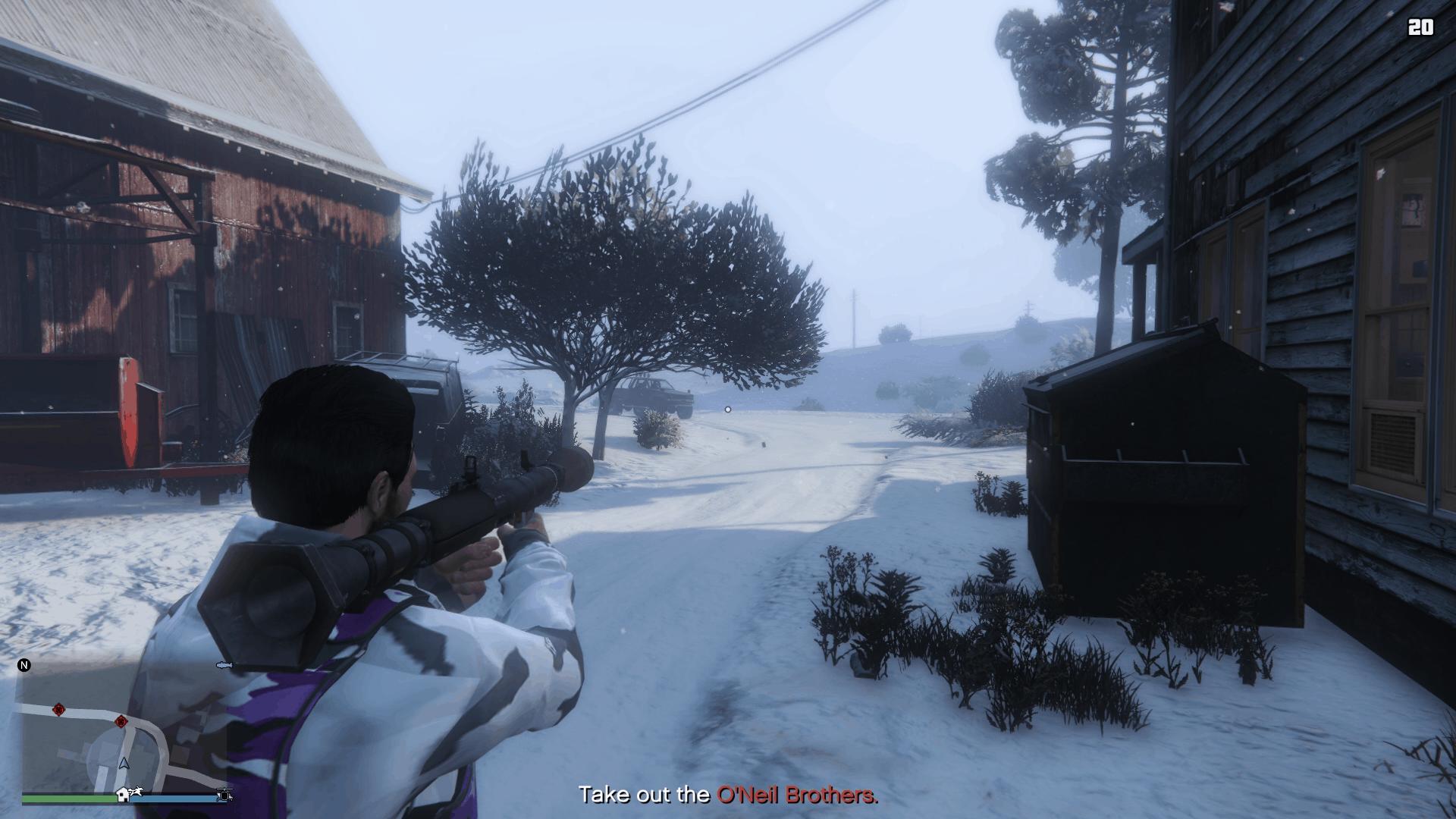Select the north compass marker on minimap
This screenshot has width=1456, height=819.
coord(24,666)
